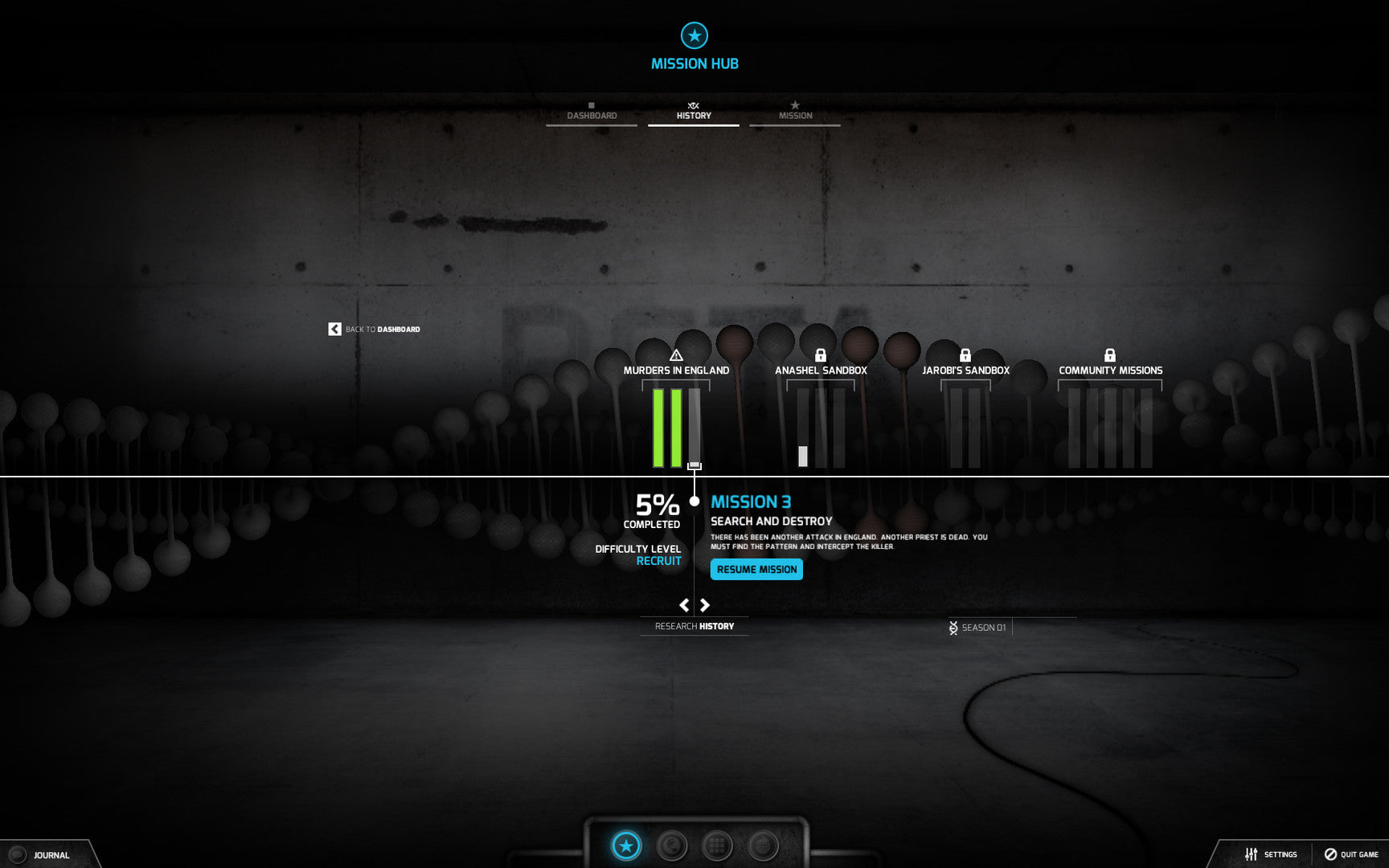Click the grid dock icon

pyautogui.click(x=717, y=845)
